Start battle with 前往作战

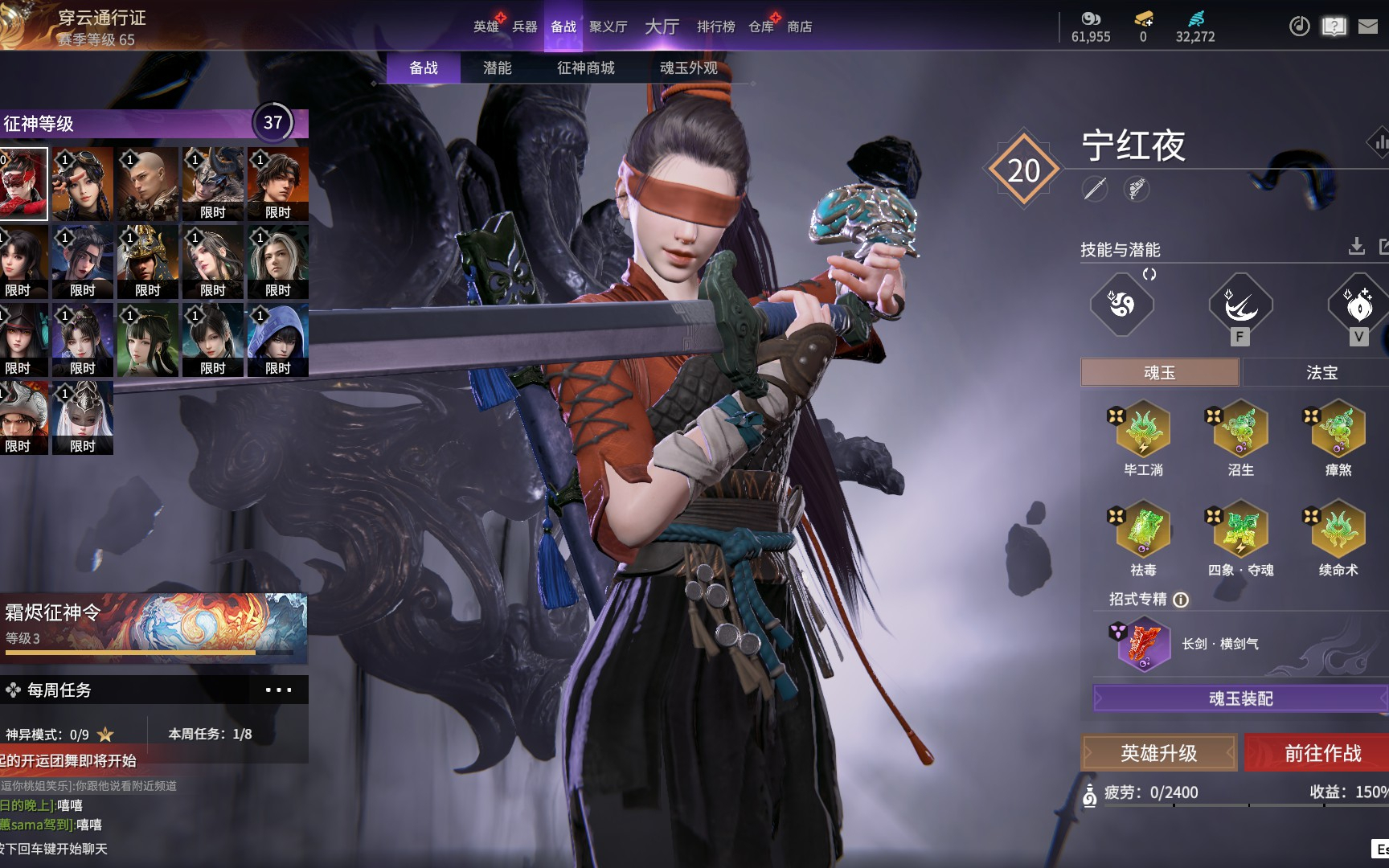click(1322, 753)
